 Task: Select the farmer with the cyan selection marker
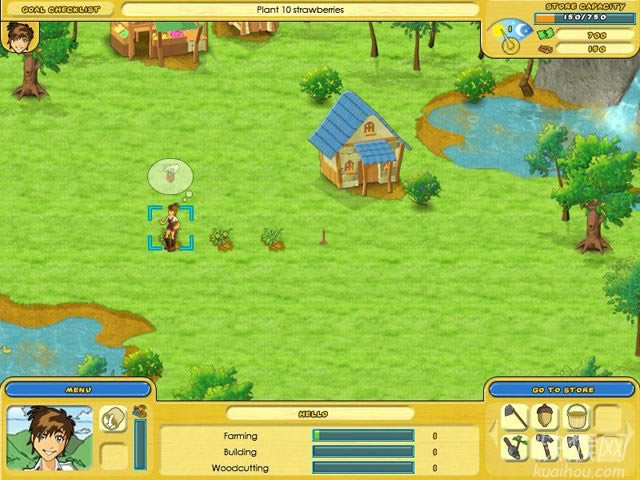172,228
